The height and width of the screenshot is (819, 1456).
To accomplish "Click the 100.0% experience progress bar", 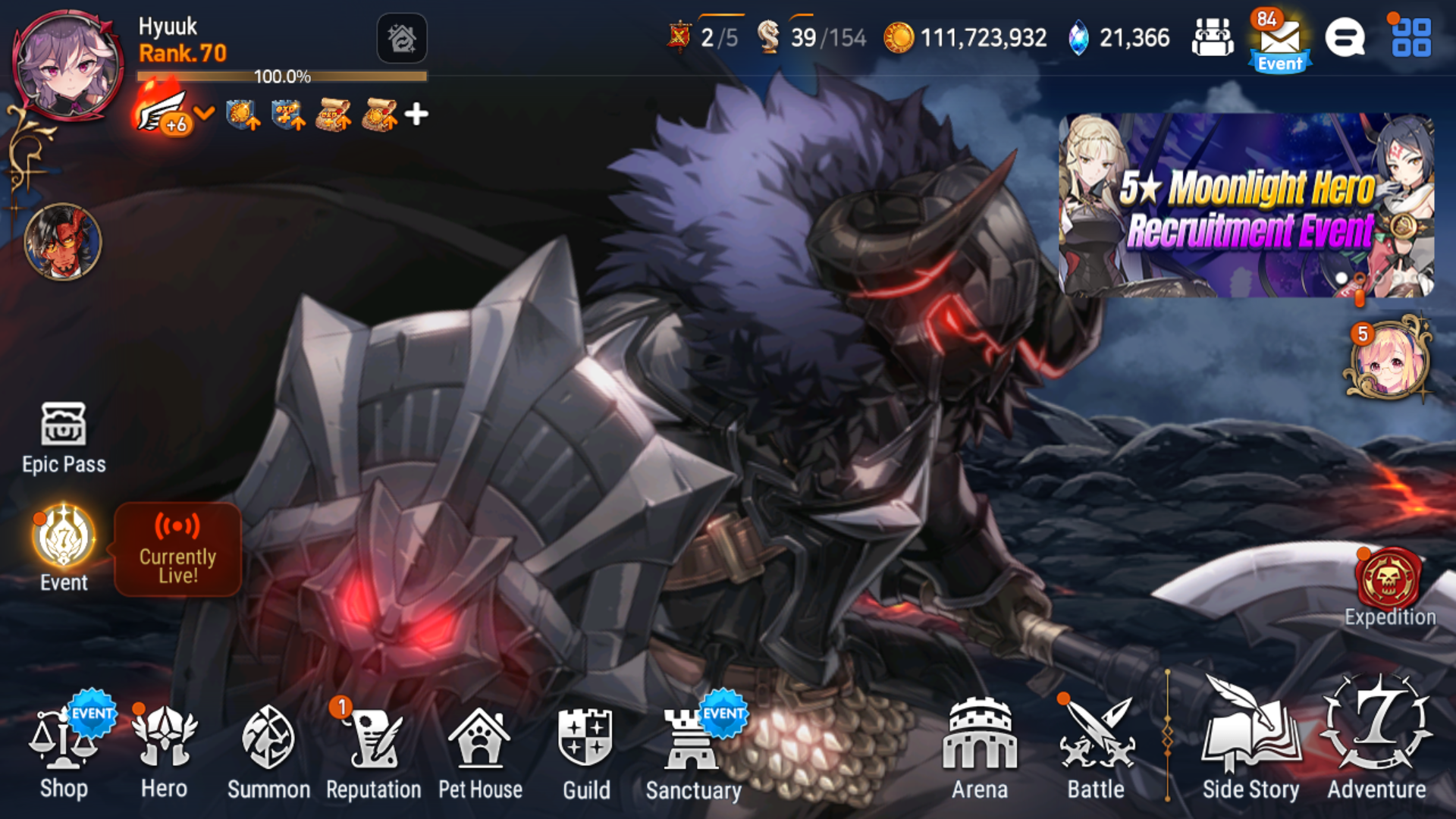I will click(x=281, y=75).
